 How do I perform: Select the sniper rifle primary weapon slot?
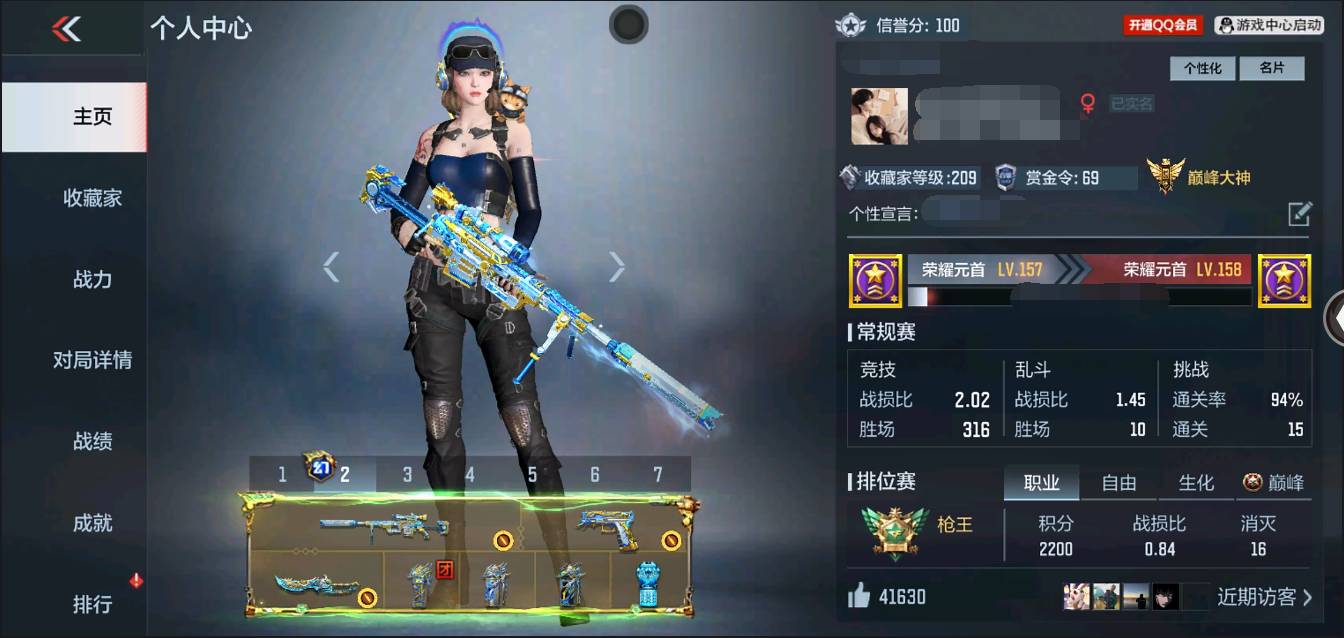pos(384,525)
